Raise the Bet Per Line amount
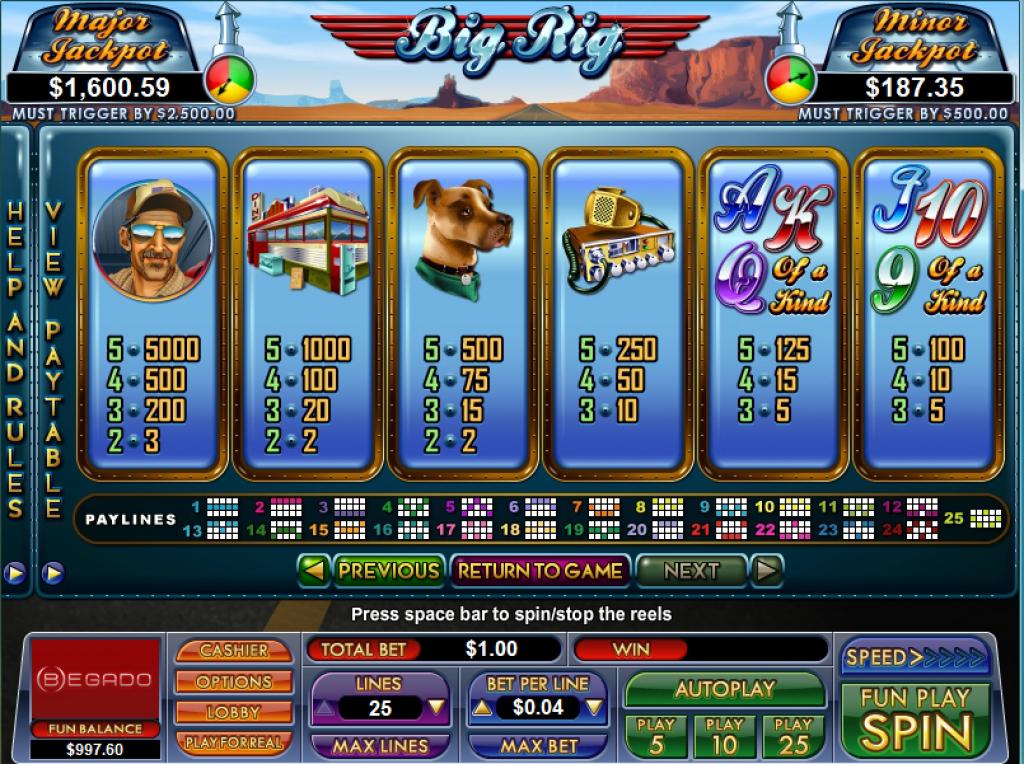Screen dimensions: 1024x764 (x=481, y=708)
